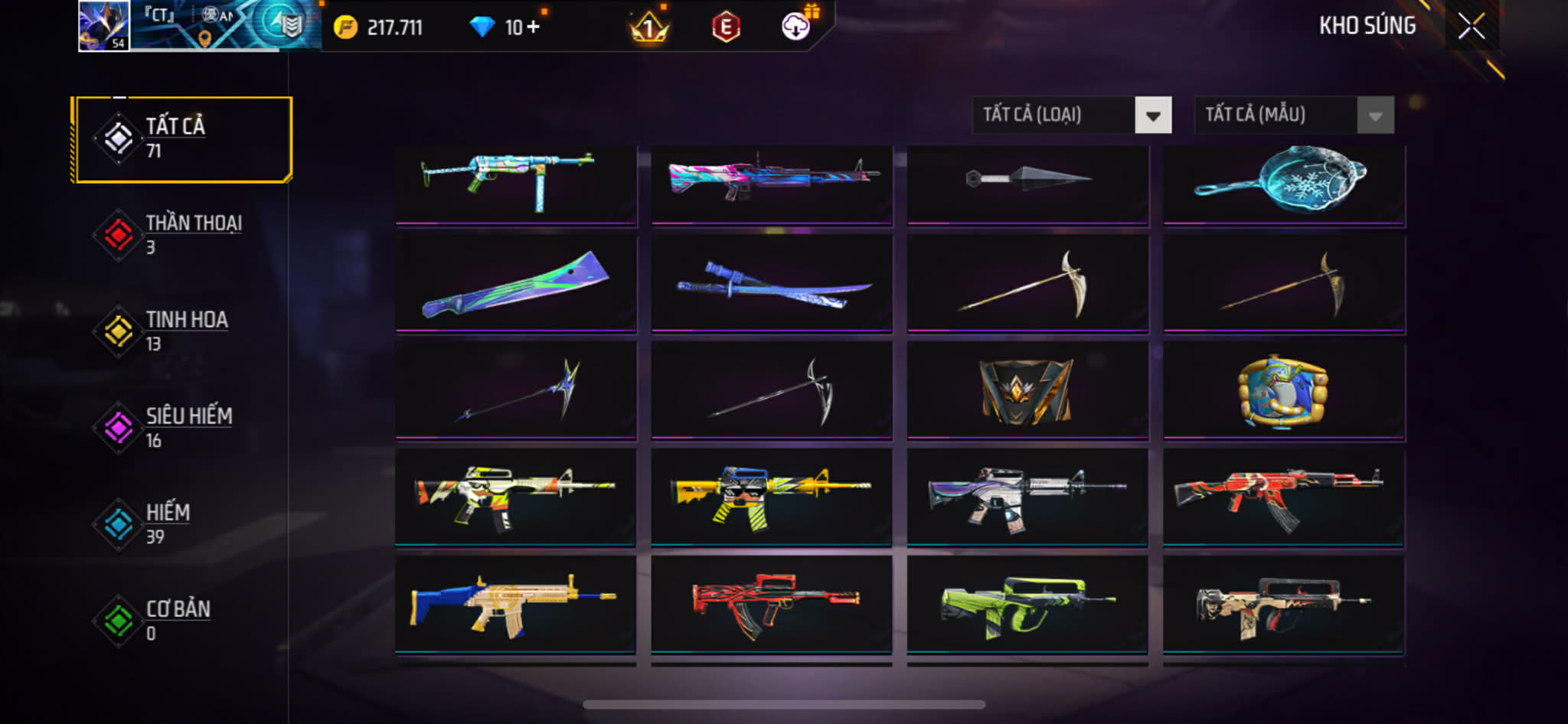
Task: Select the Tất Cả category tab
Action: tap(182, 139)
